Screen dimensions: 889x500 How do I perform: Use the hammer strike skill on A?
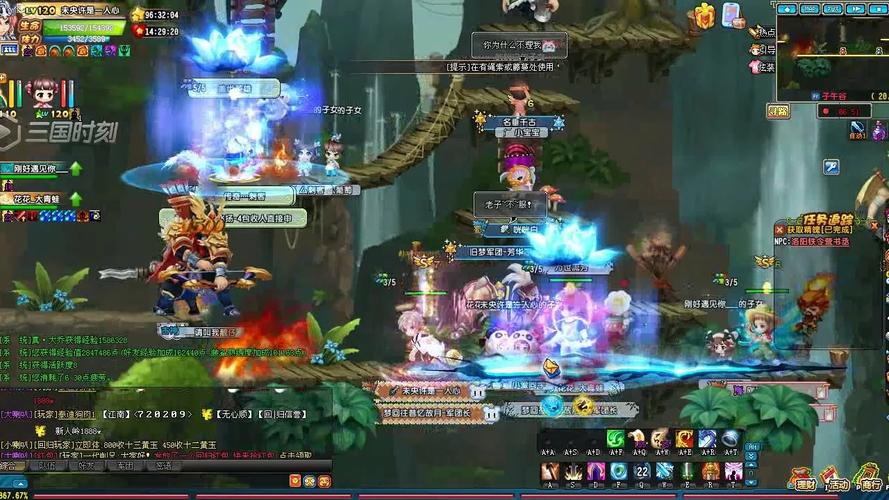(x=549, y=471)
